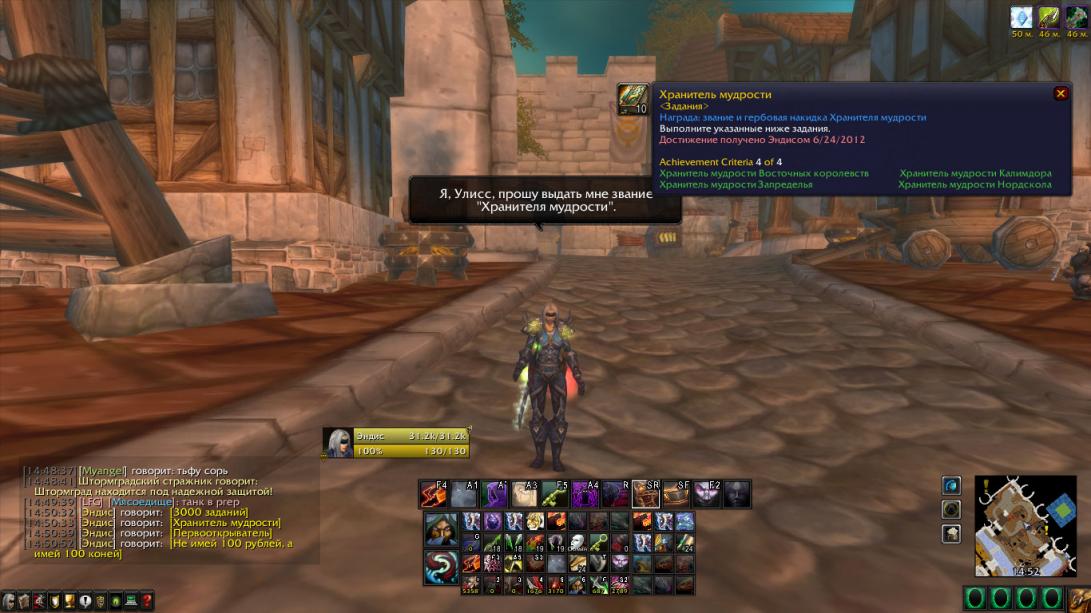Toggle the blue orb button beside minimap
The width and height of the screenshot is (1091, 613).
point(951,485)
